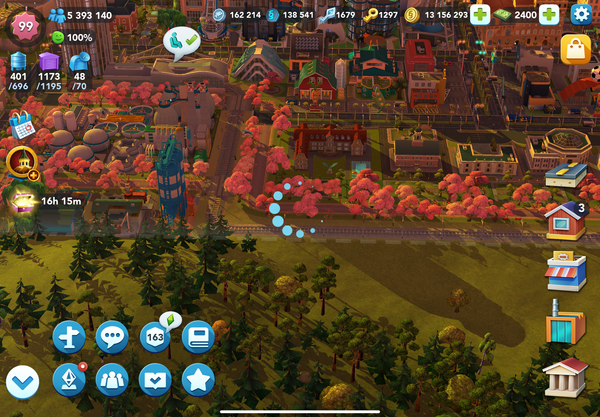This screenshot has height=417, width=600.
Task: Add more Simoleons with the green plus
Action: click(x=480, y=15)
